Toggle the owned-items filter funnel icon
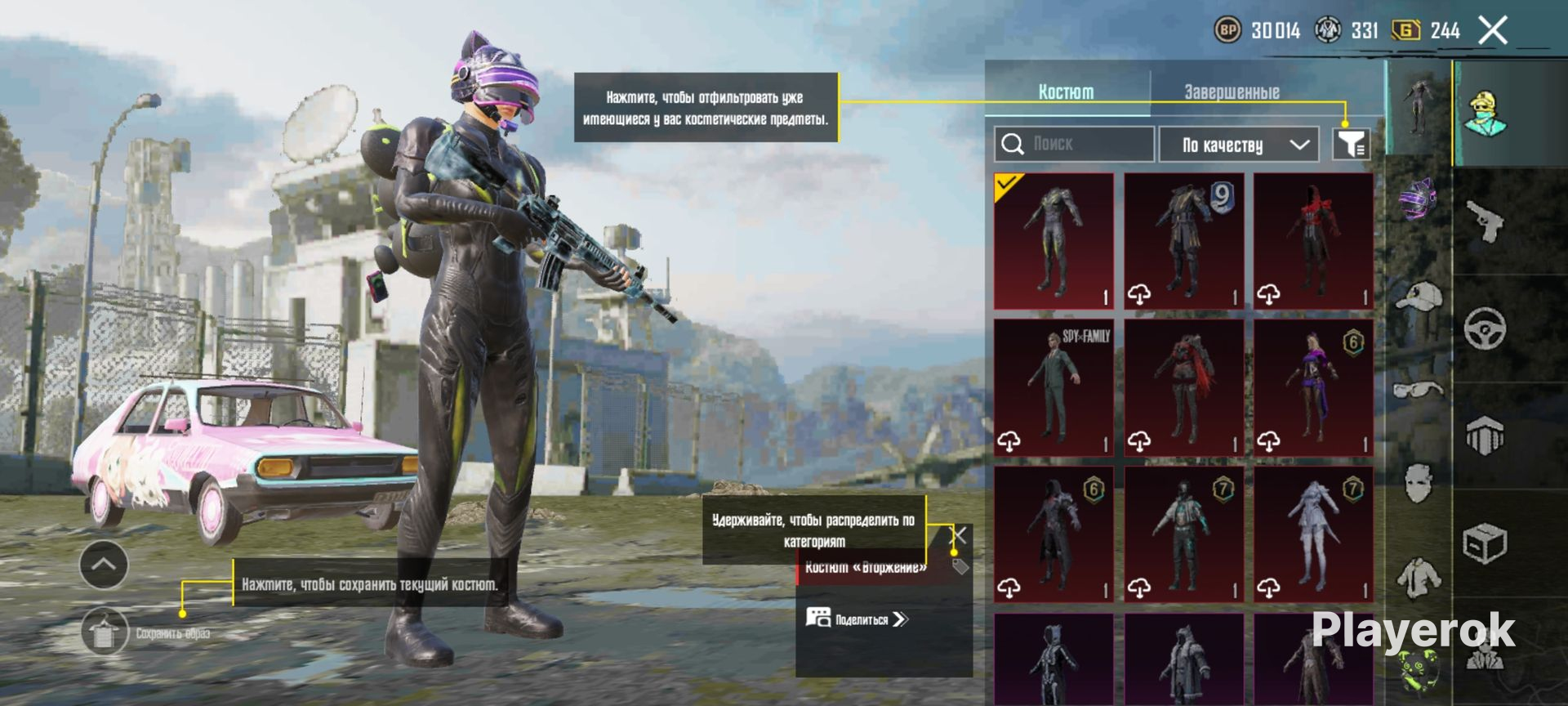This screenshot has height=706, width=1568. 1351,145
